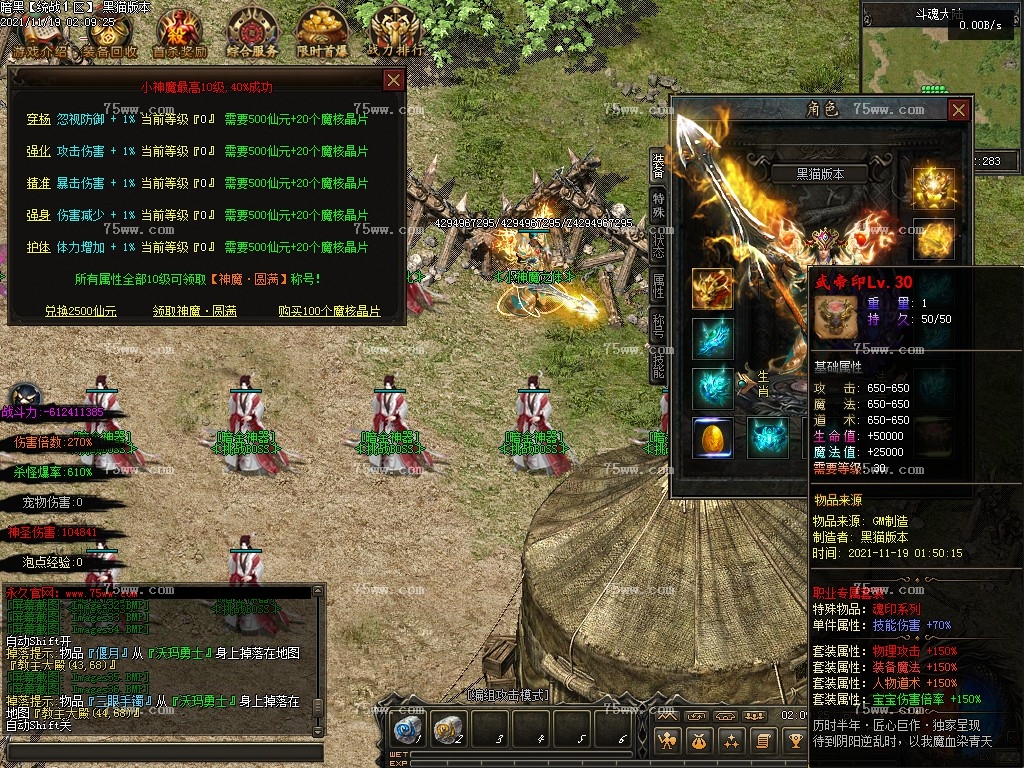The width and height of the screenshot is (1024, 768).
Task: Upgrade the 精准 critical damage attribute
Action: point(38,184)
